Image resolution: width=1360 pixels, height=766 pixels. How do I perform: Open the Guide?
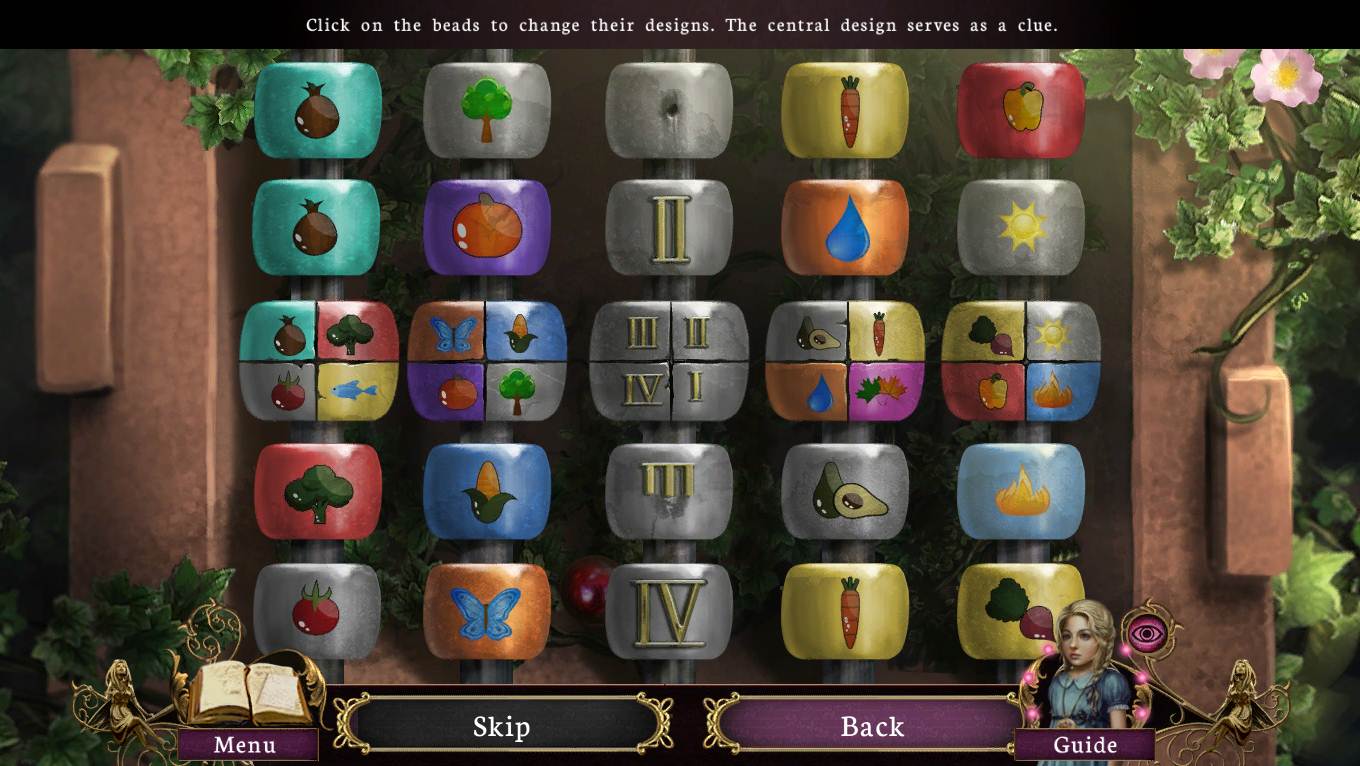tap(1085, 745)
